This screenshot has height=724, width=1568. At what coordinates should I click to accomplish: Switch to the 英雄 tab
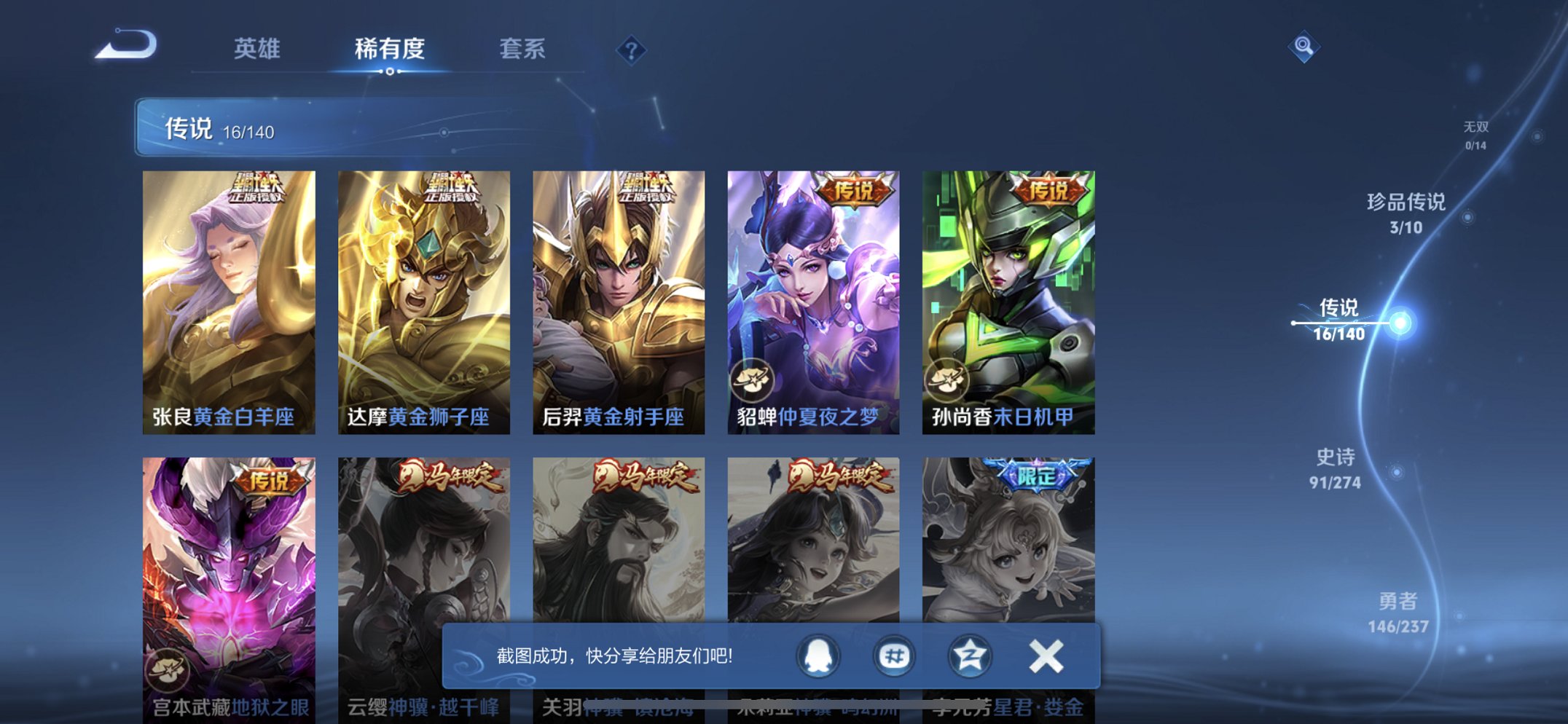coord(259,49)
